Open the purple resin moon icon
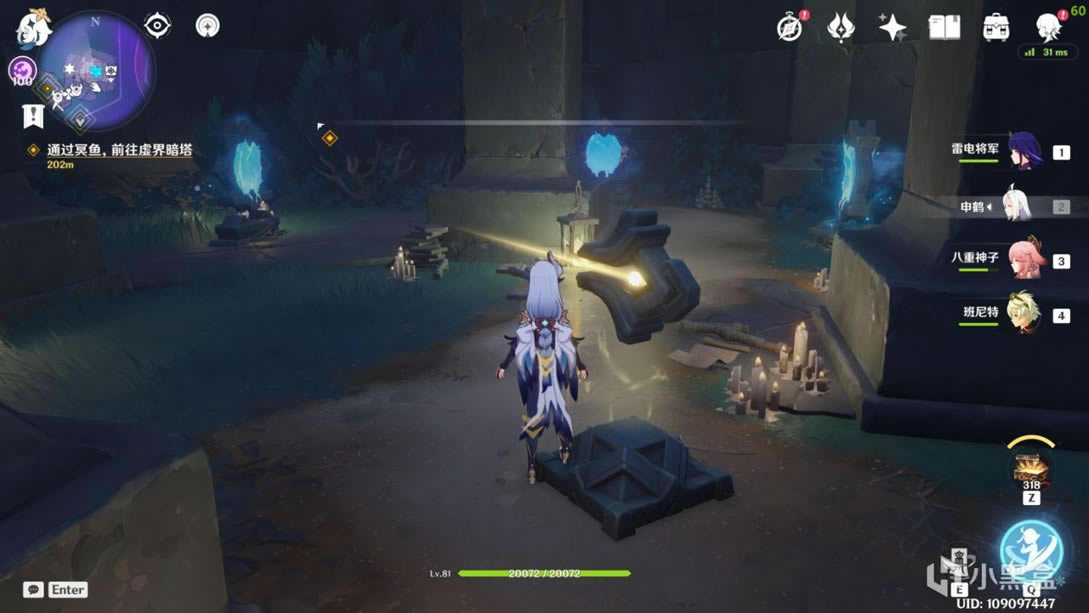The width and height of the screenshot is (1089, 613). [22, 70]
